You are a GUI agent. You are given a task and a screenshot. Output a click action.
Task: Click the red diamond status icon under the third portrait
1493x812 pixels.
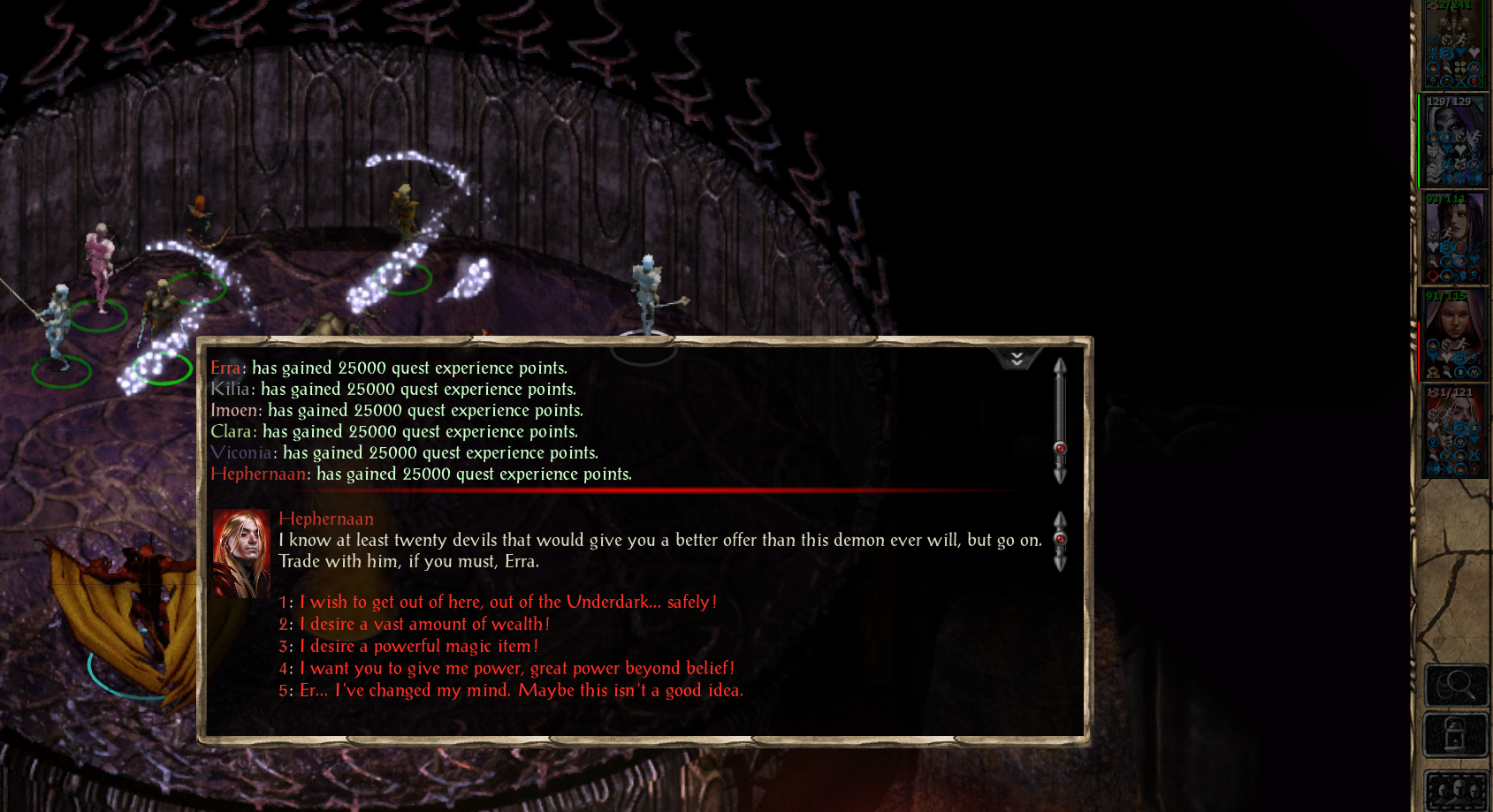1434,275
